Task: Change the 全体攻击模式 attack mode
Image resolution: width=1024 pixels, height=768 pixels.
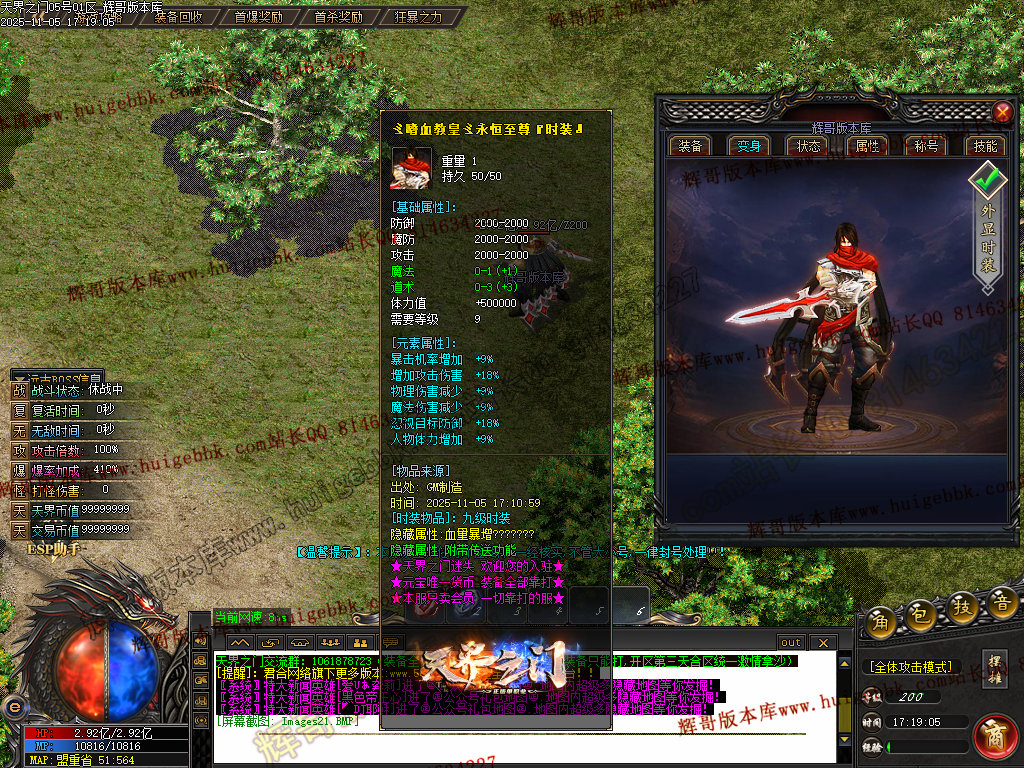Action: [x=910, y=666]
